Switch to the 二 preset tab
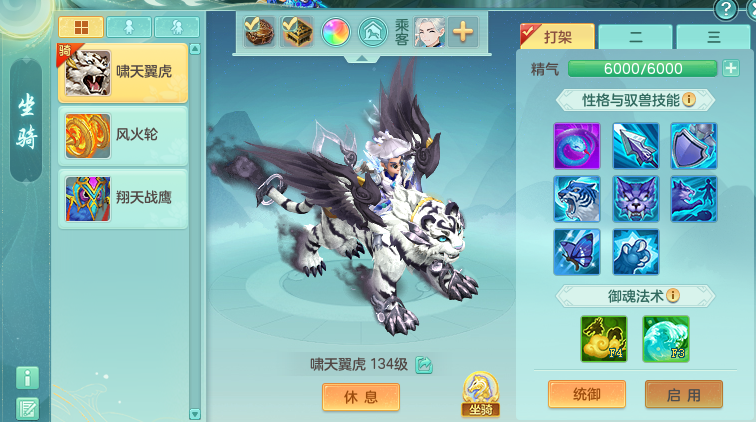Viewport: 756px width, 422px height. click(635, 37)
